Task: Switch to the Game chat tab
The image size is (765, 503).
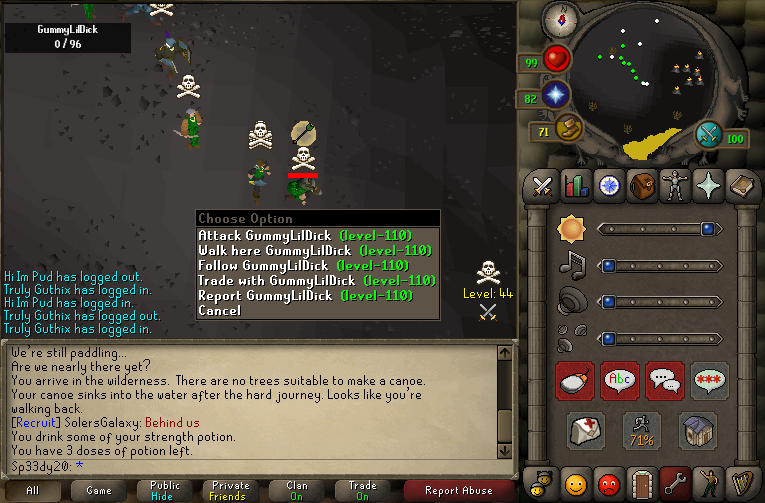Action: 99,490
